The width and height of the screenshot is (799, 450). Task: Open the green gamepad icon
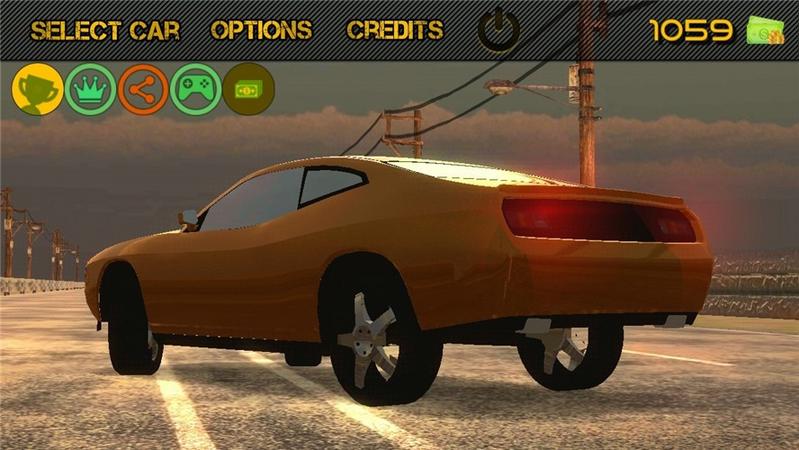pyautogui.click(x=195, y=89)
